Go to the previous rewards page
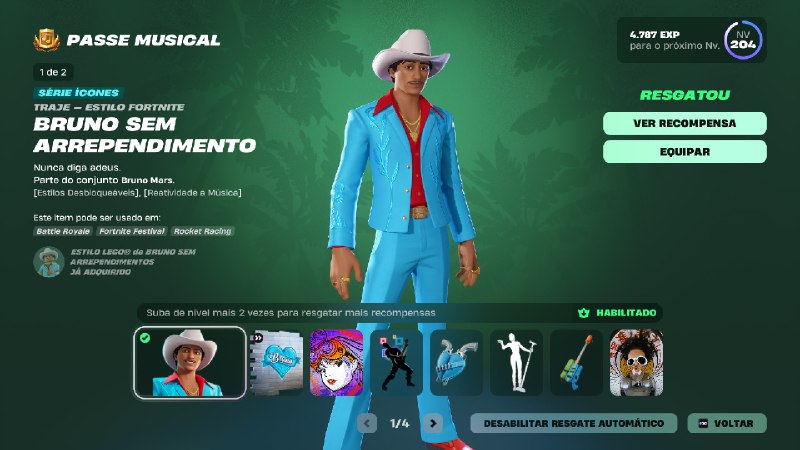The width and height of the screenshot is (800, 450). point(368,423)
